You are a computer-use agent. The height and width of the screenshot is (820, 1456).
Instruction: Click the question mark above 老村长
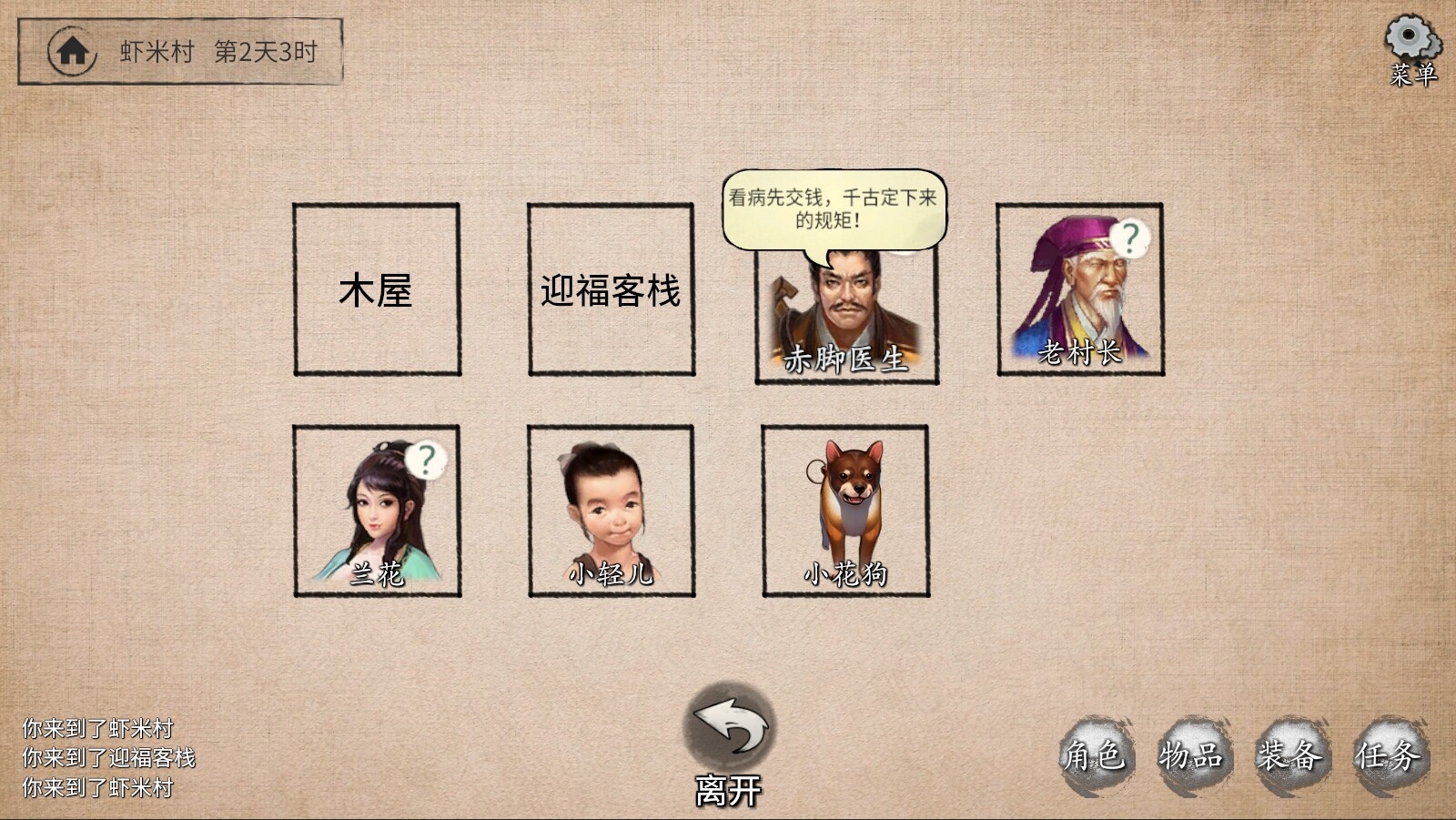pos(1131,238)
